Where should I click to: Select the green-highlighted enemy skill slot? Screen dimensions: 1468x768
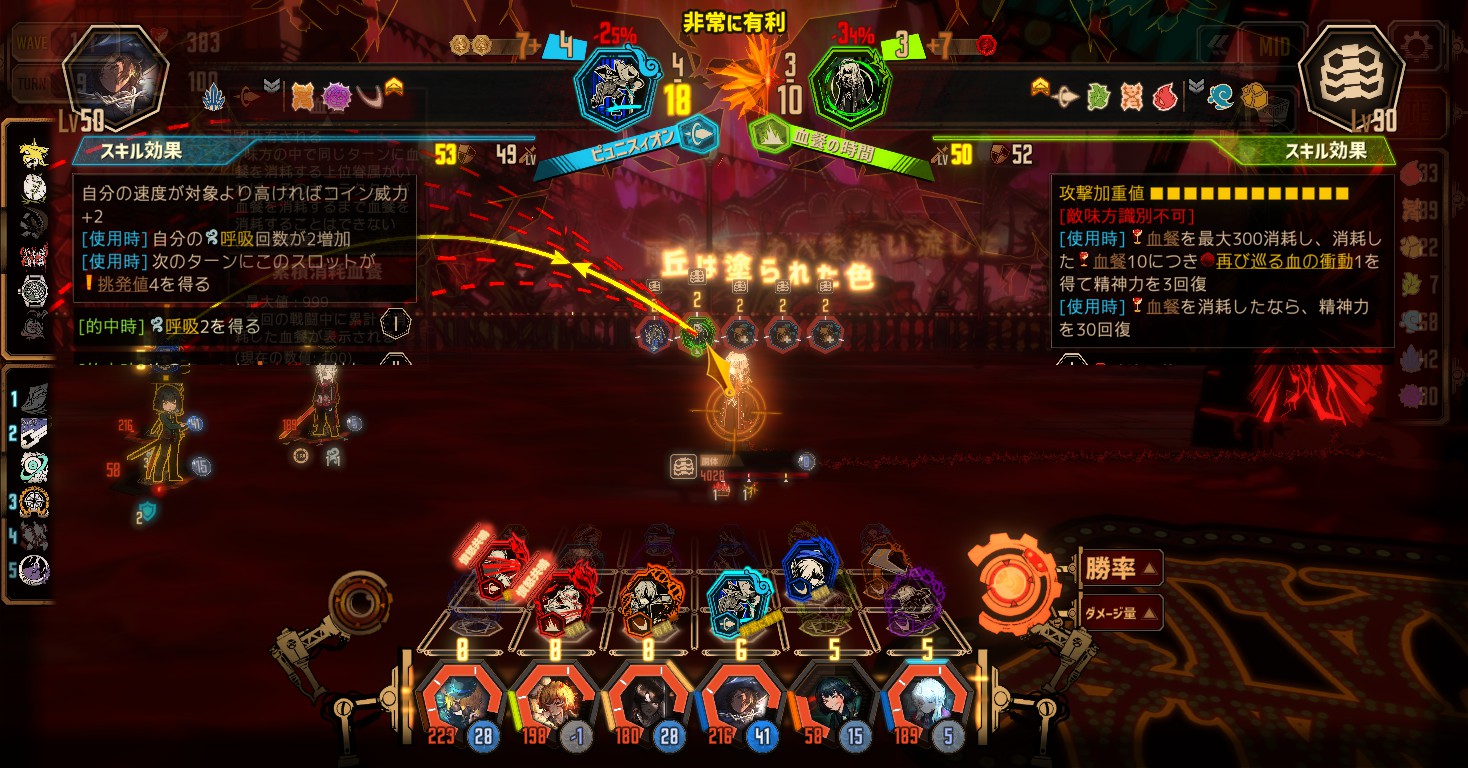click(698, 334)
